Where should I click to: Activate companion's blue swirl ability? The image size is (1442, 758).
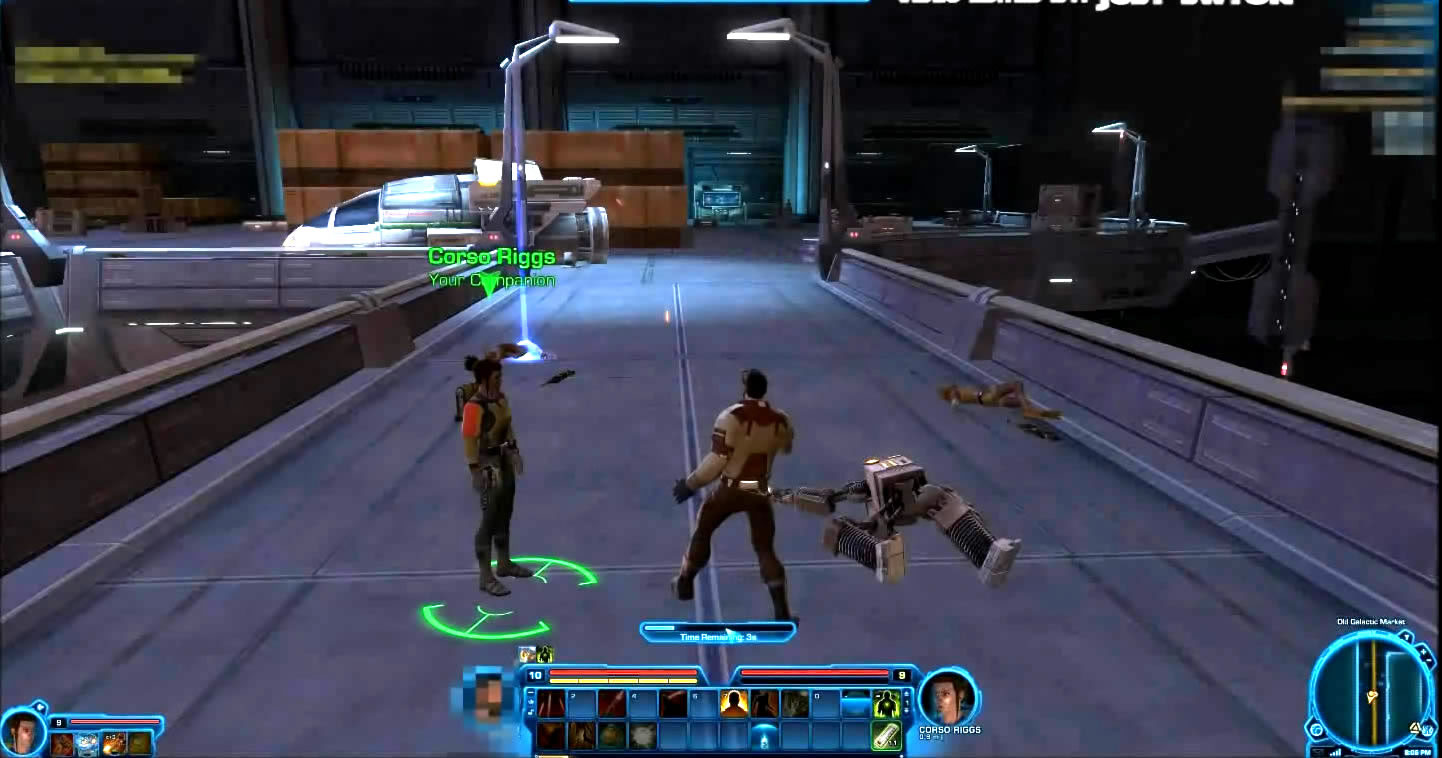point(87,743)
